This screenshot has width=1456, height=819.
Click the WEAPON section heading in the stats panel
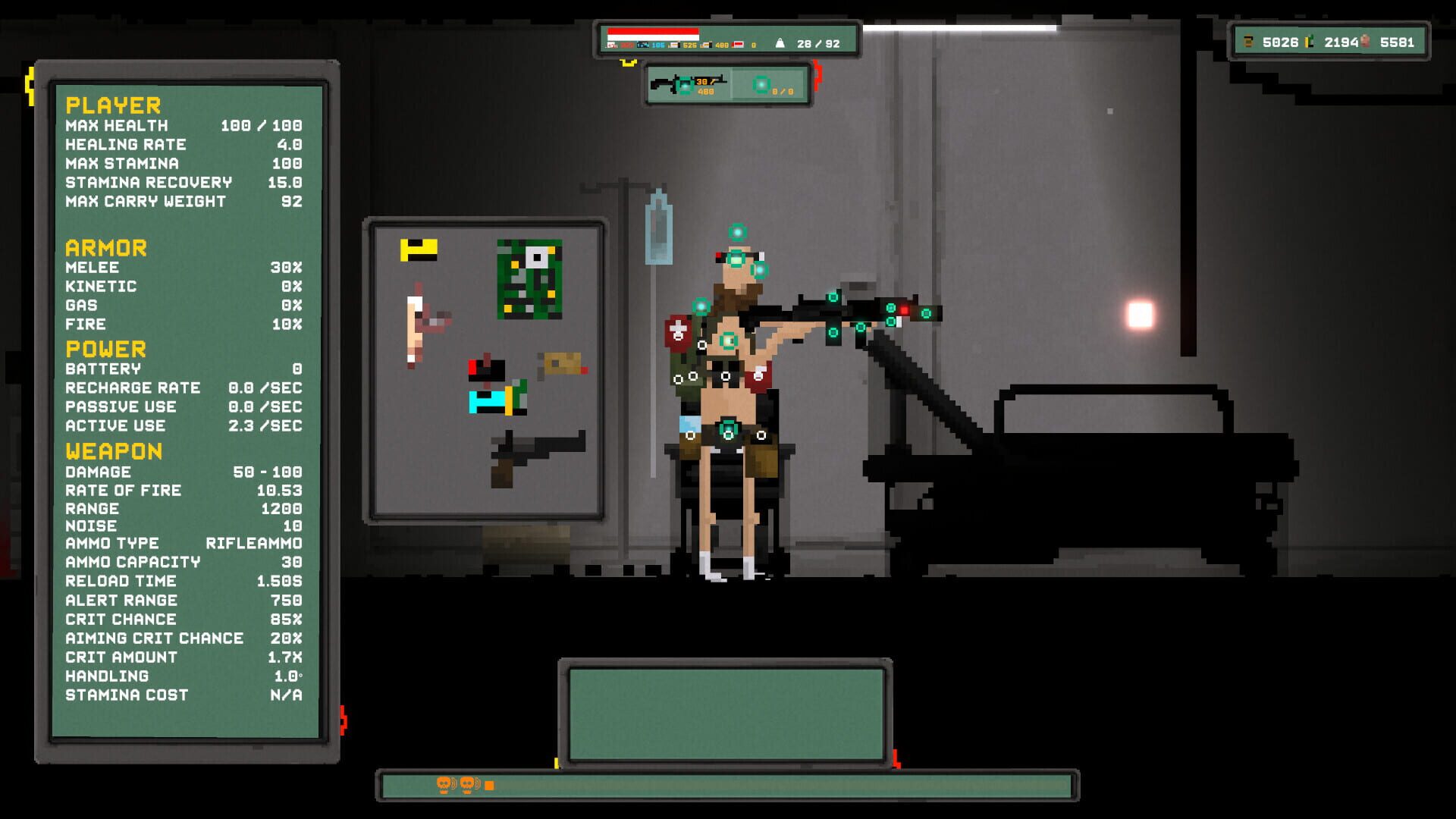point(114,451)
